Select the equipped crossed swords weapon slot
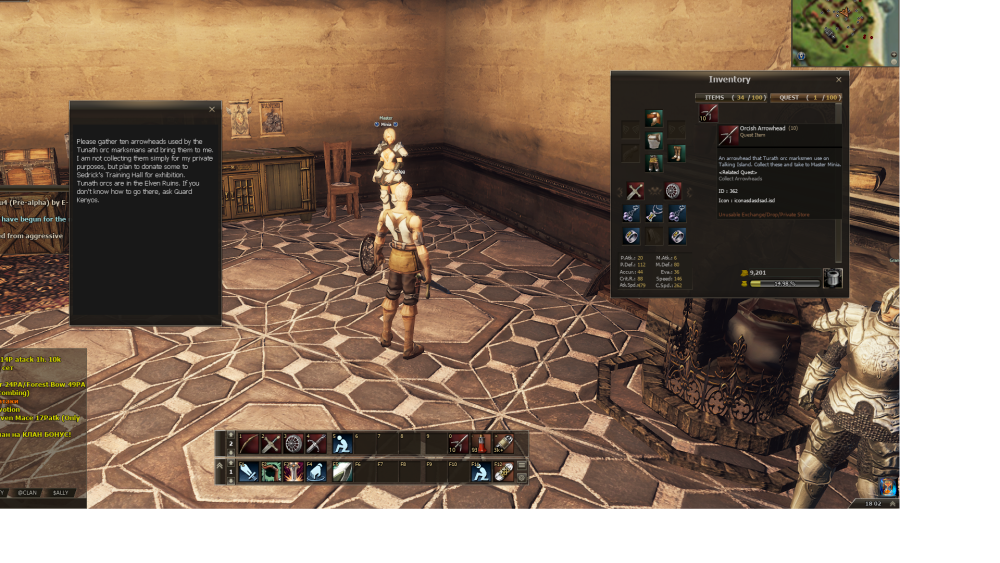The image size is (1000, 563). [x=634, y=190]
